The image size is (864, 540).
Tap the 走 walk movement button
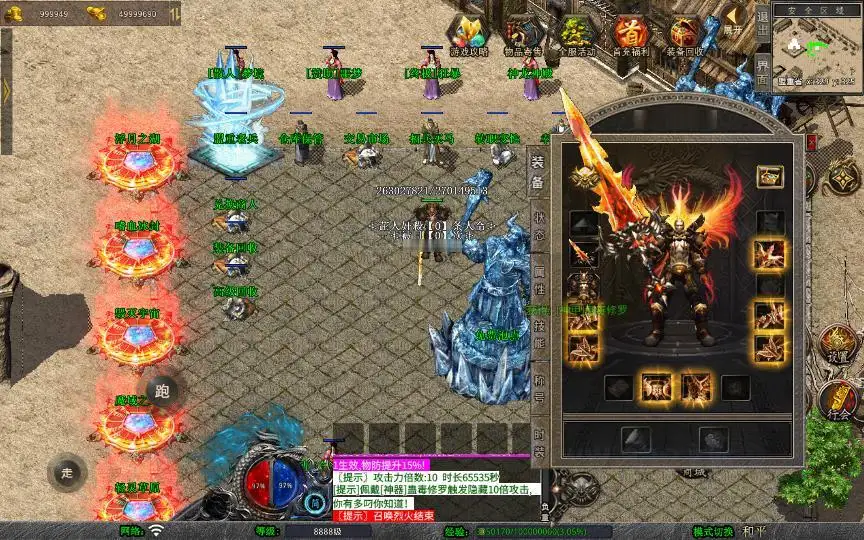[x=68, y=472]
